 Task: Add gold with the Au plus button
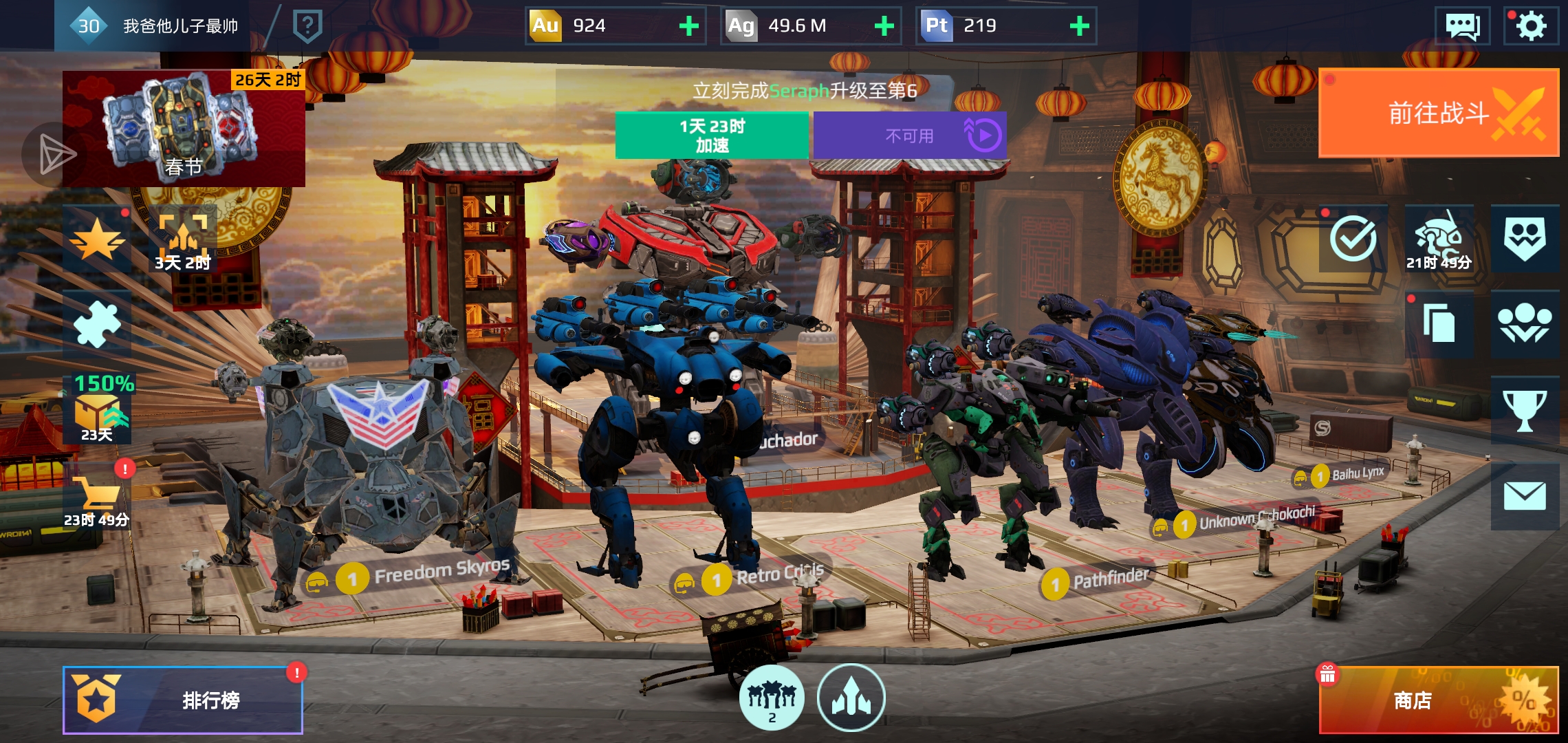coord(688,26)
